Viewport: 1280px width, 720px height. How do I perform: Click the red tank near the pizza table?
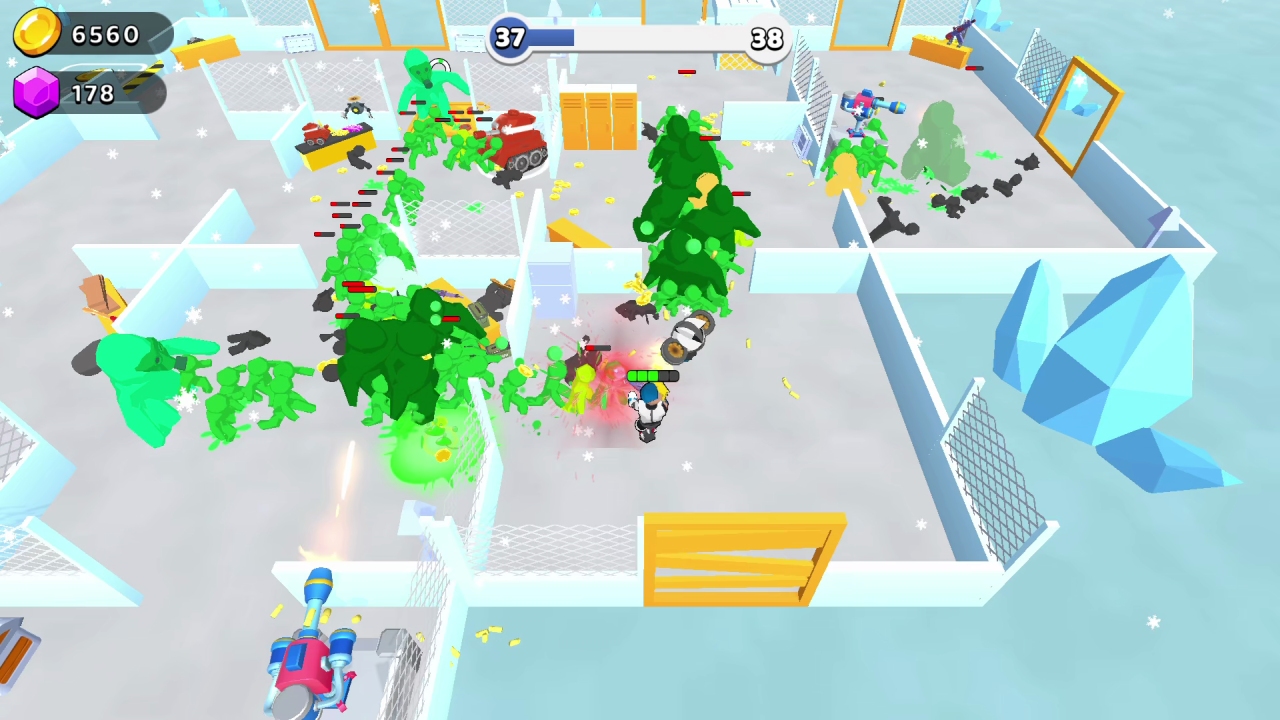pos(516,140)
